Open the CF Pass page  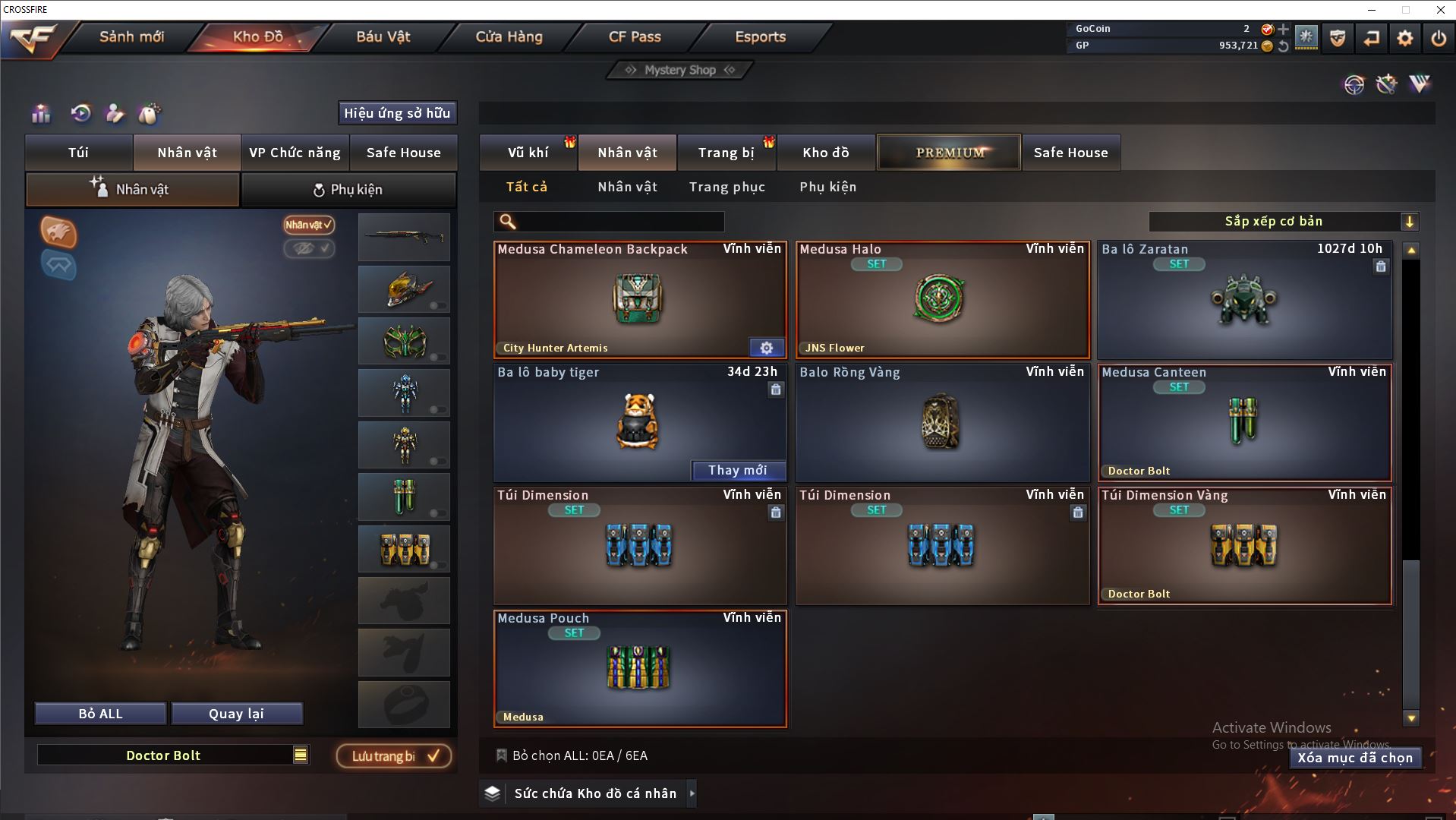tap(635, 36)
